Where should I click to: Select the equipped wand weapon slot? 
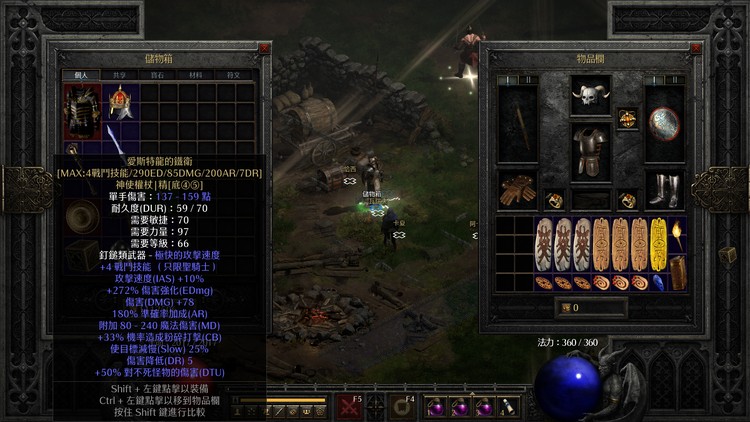pyautogui.click(x=517, y=123)
